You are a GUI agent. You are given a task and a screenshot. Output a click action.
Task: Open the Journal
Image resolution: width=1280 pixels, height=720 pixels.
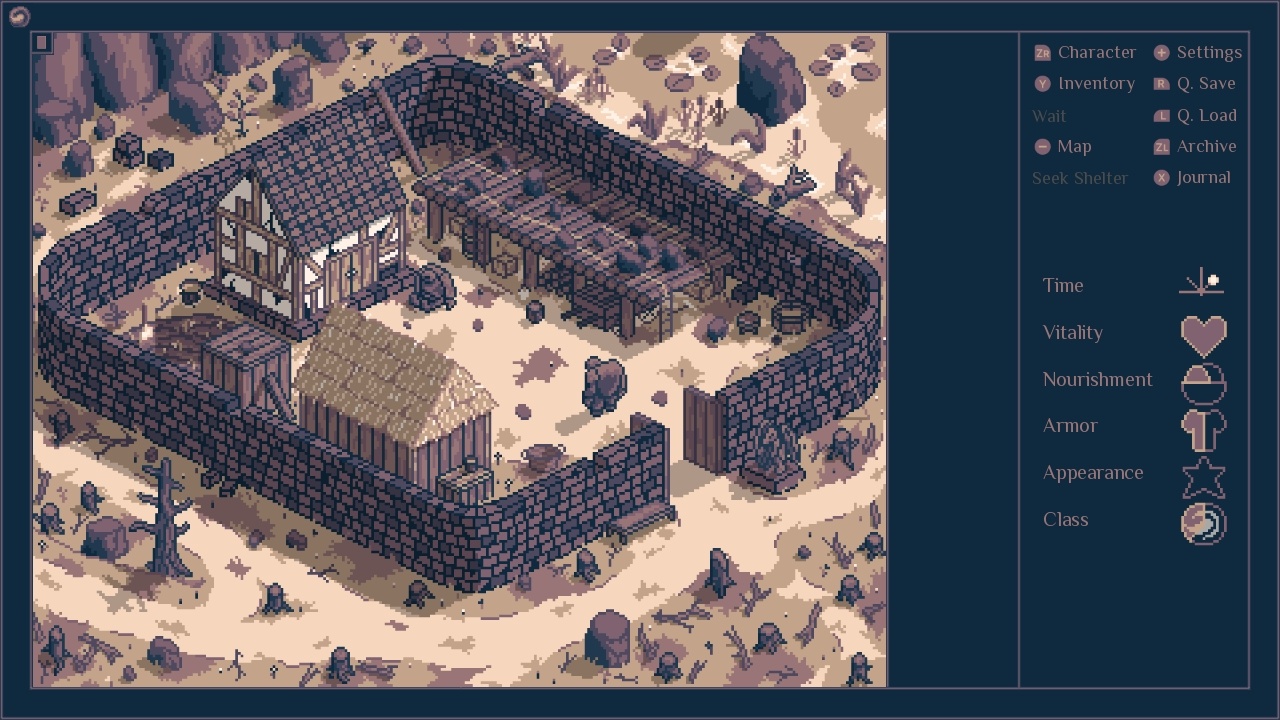1203,177
